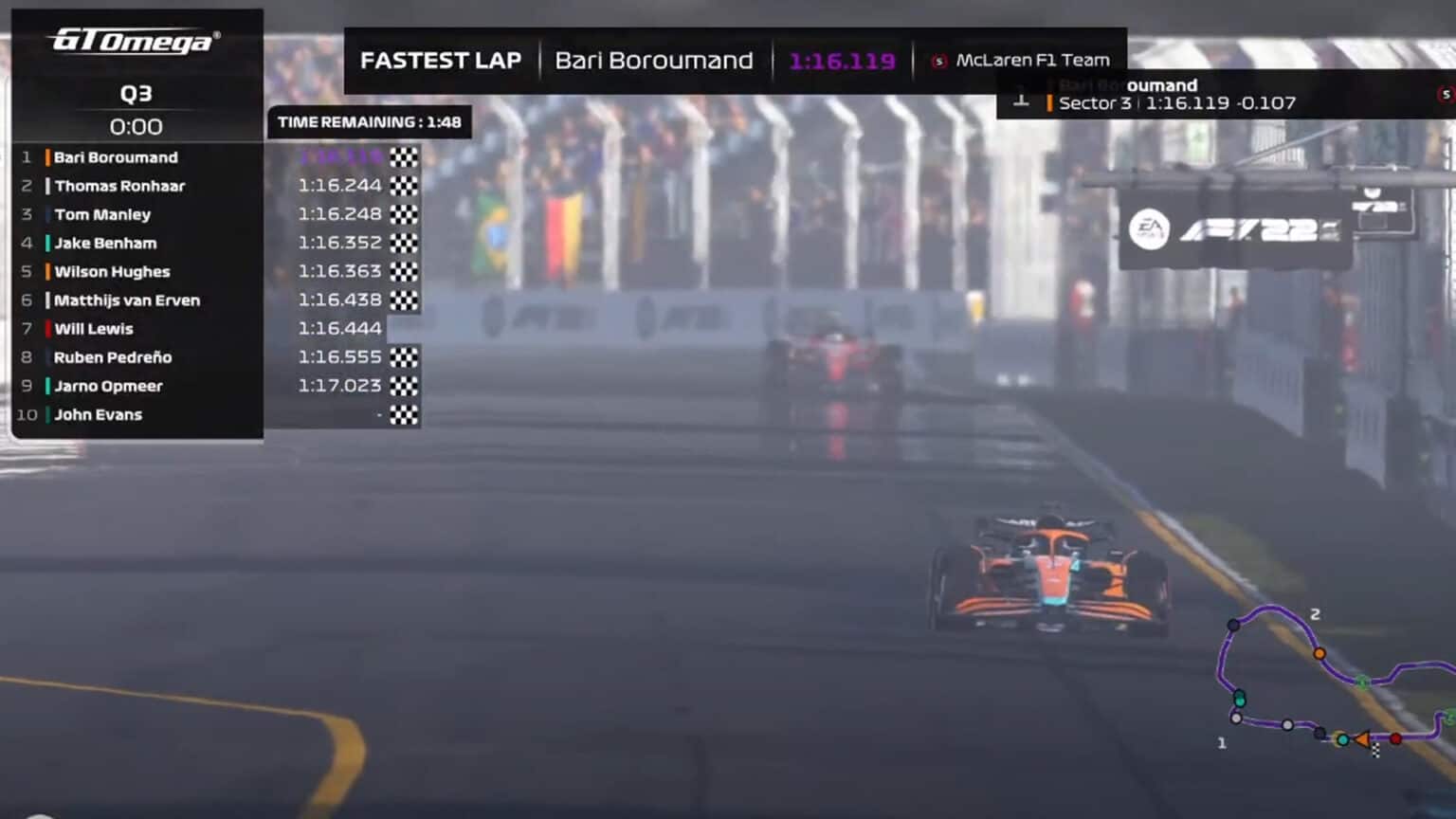Click the green driver dot on the minimap
This screenshot has height=819, width=1456.
pyautogui.click(x=1362, y=681)
